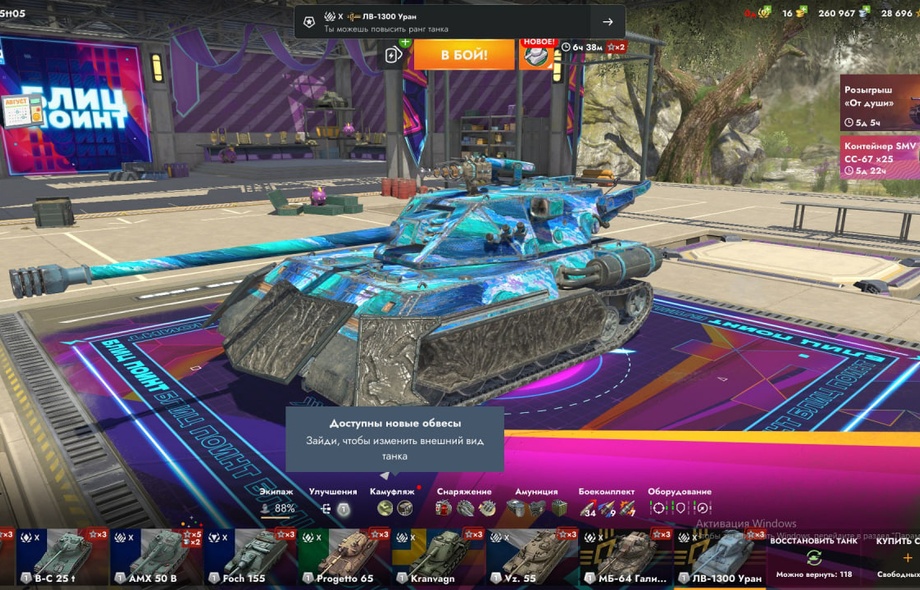Screen dimensions: 920x590
Task: Open the Блиц Поинт billboard
Action: pos(75,107)
